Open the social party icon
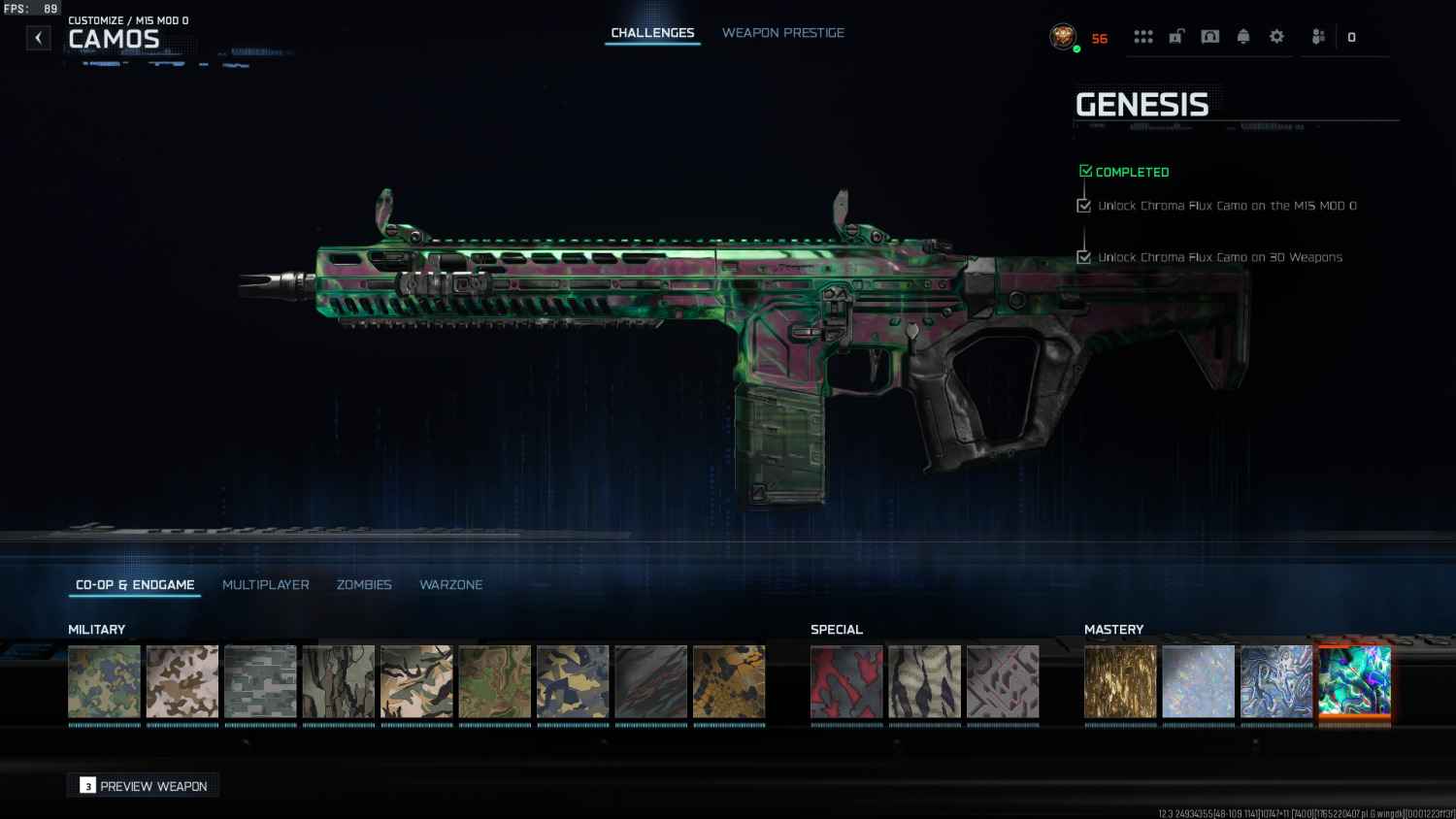Viewport: 1456px width, 819px height. (1318, 37)
